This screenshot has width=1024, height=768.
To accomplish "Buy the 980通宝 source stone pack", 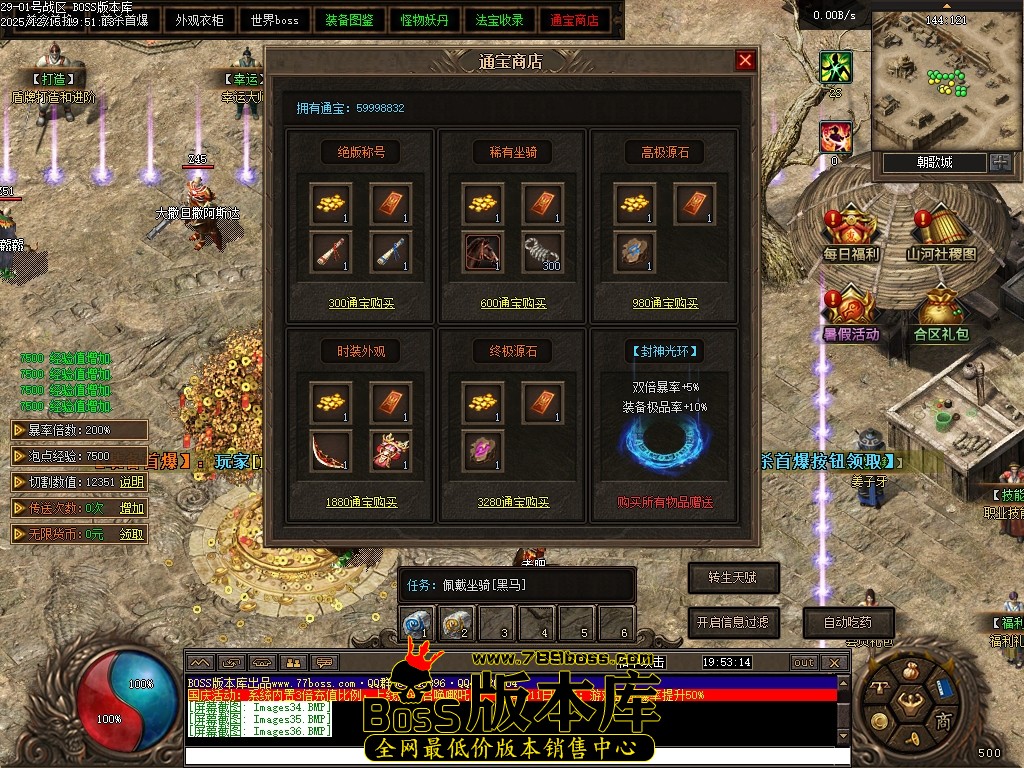I will coord(665,304).
